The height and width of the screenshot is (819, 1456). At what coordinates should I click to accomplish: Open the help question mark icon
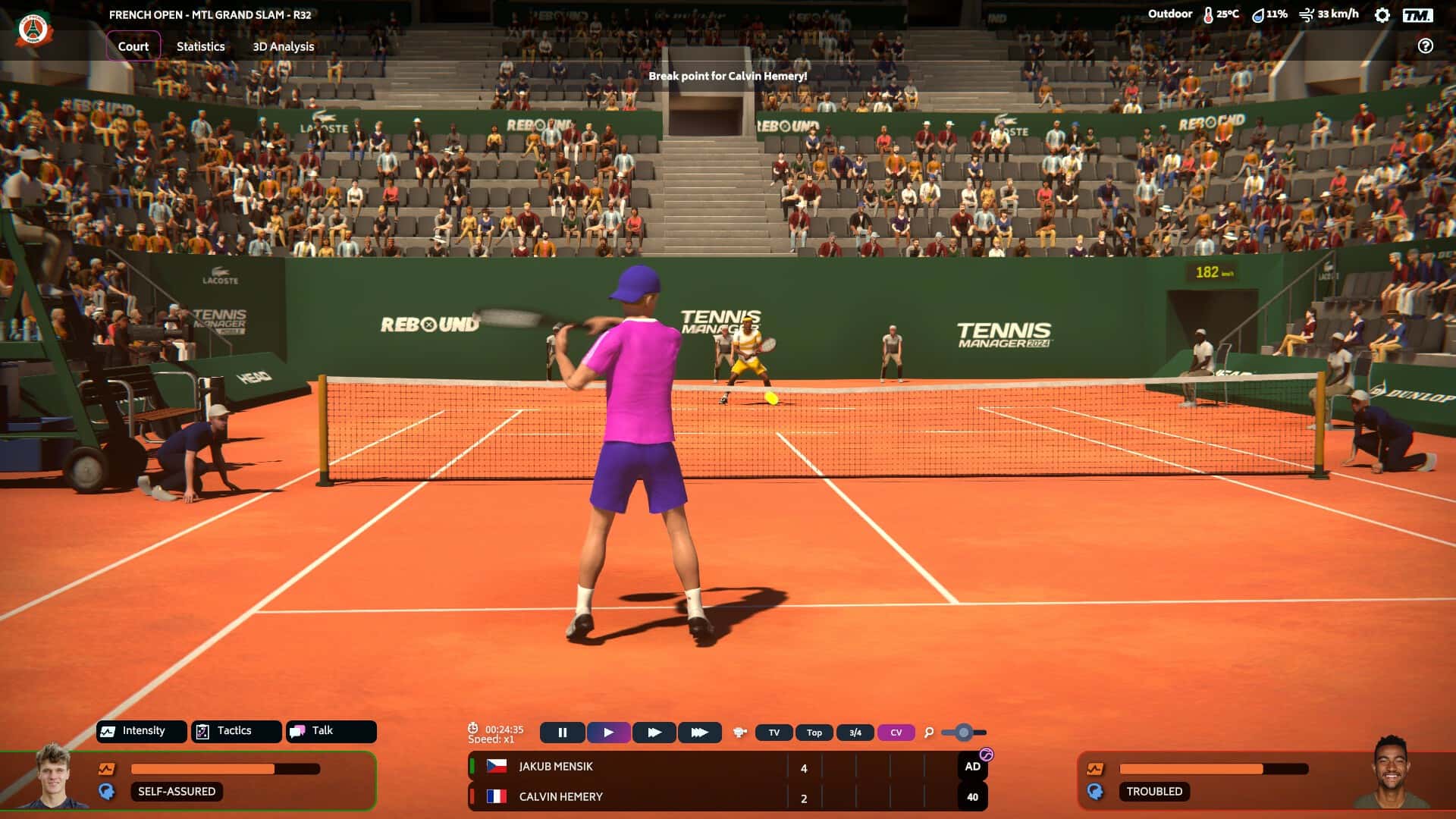(x=1425, y=45)
